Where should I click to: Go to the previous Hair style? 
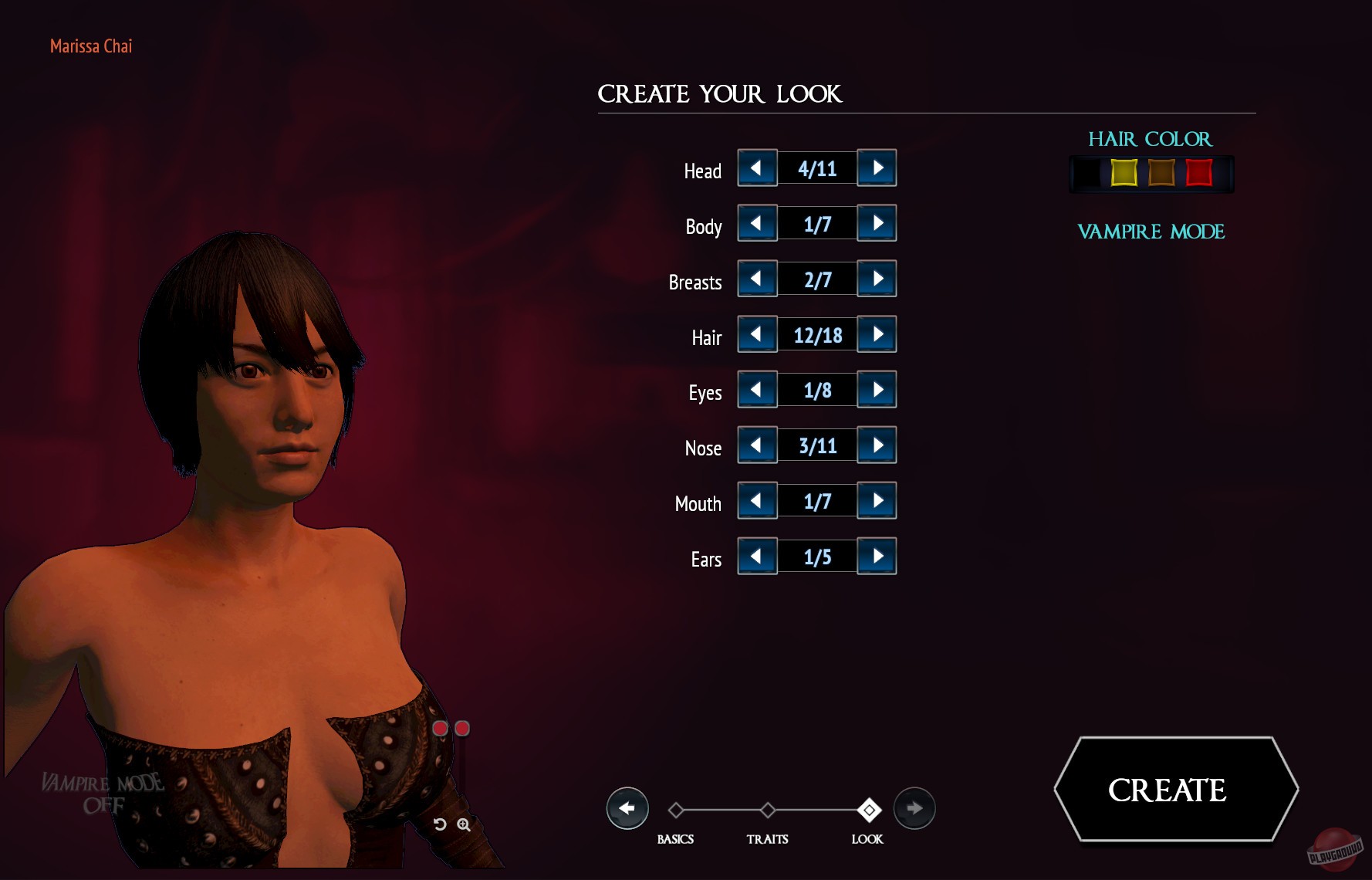[x=757, y=334]
